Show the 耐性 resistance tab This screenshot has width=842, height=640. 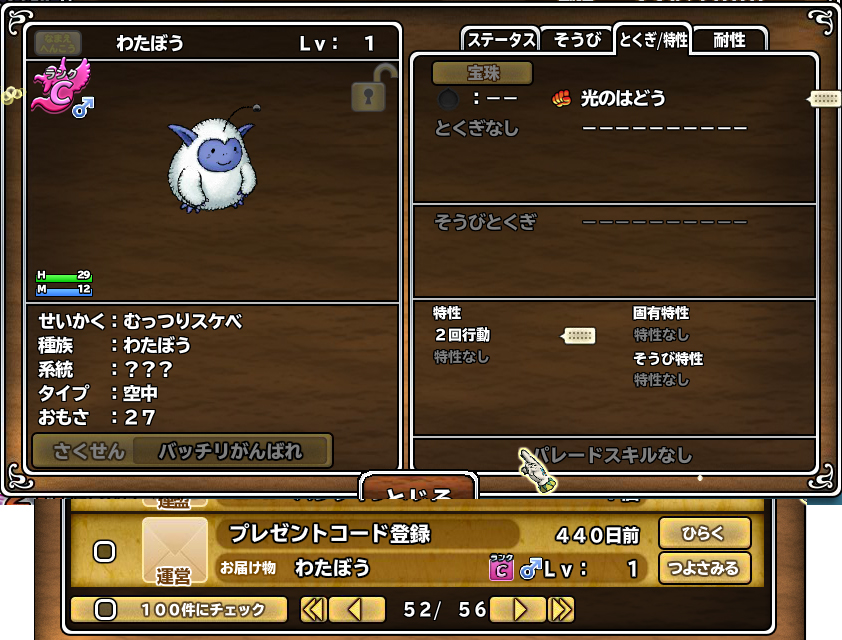click(x=729, y=40)
